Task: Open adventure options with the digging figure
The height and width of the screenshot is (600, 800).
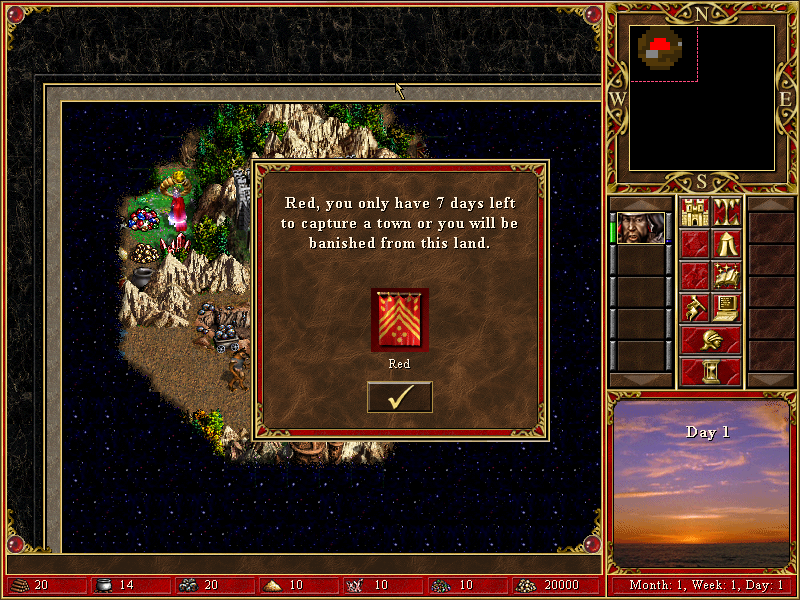Action: (x=694, y=306)
